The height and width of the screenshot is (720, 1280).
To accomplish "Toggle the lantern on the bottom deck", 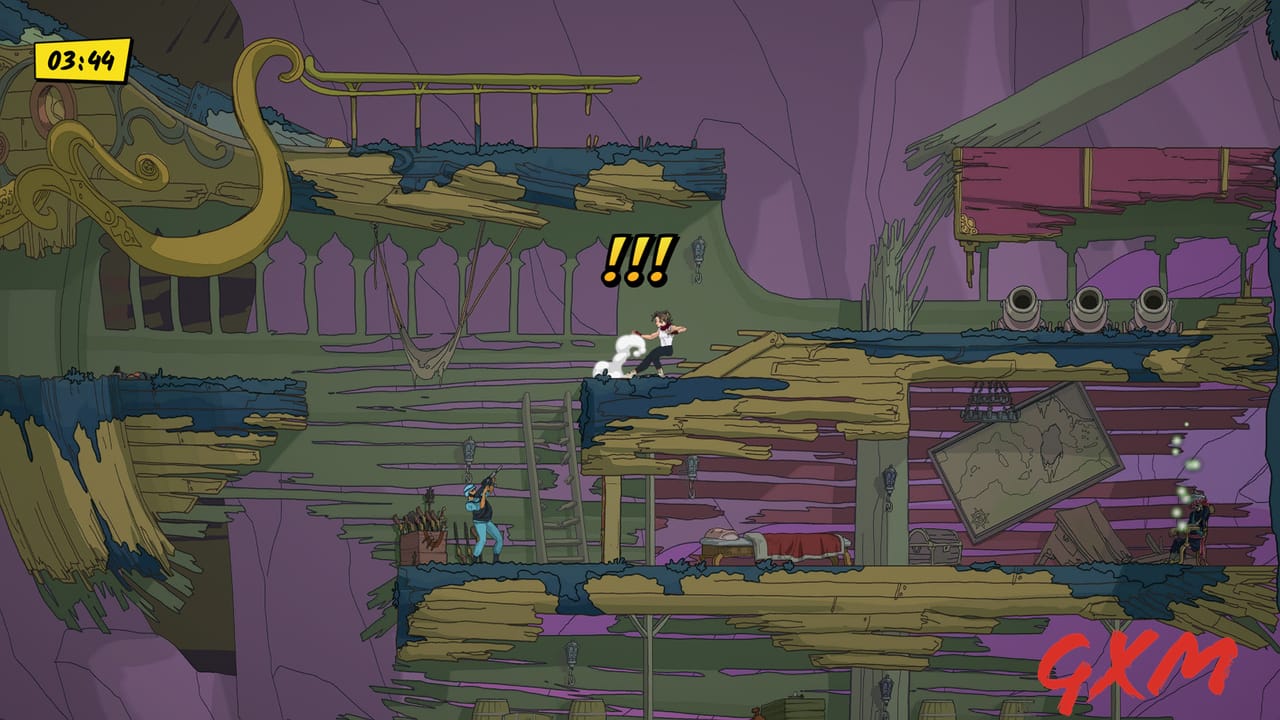I will [x=570, y=650].
